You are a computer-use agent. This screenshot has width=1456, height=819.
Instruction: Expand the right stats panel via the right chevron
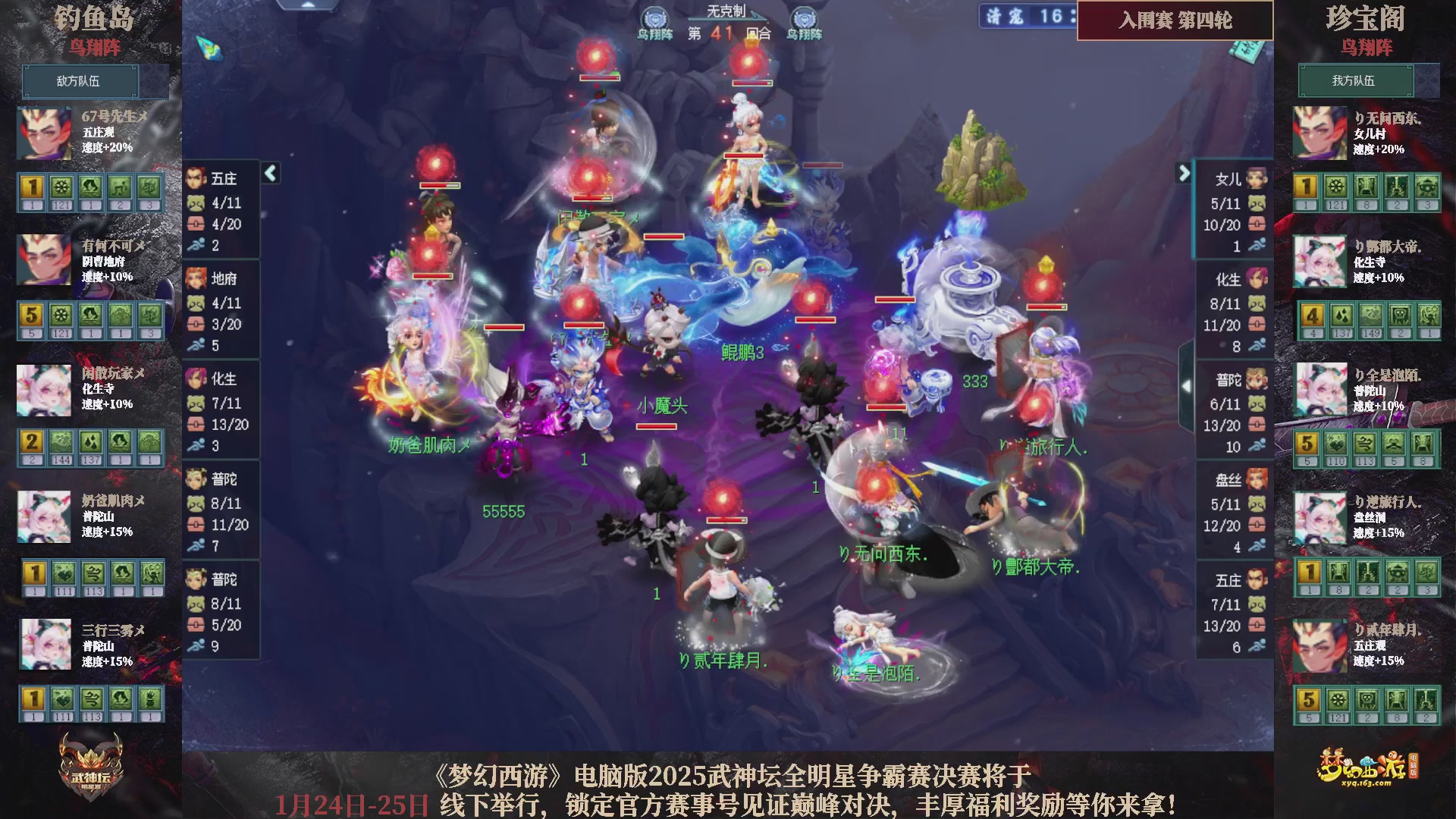tap(1185, 173)
